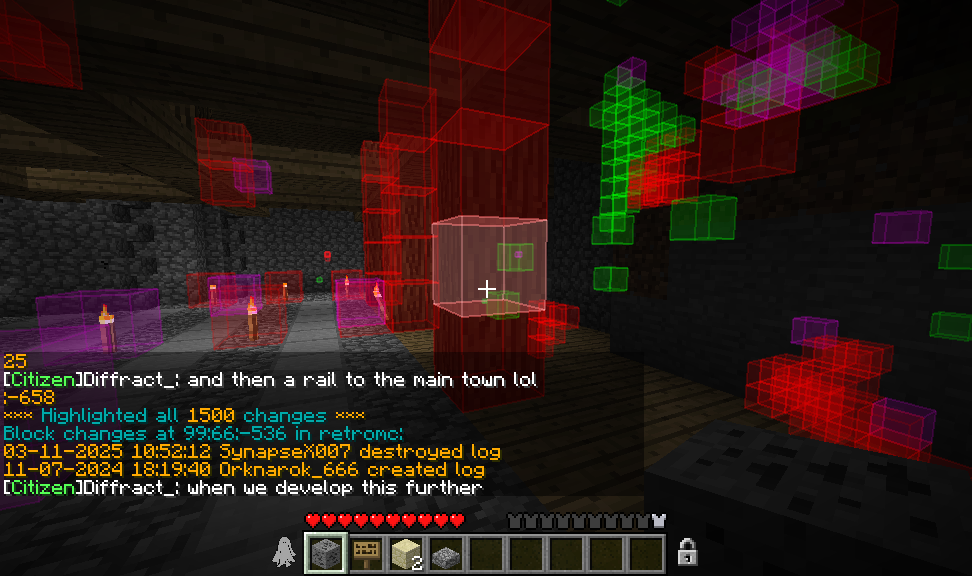The height and width of the screenshot is (576, 972).
Task: Click the padlock icon beside the hotbar
Action: [x=687, y=552]
